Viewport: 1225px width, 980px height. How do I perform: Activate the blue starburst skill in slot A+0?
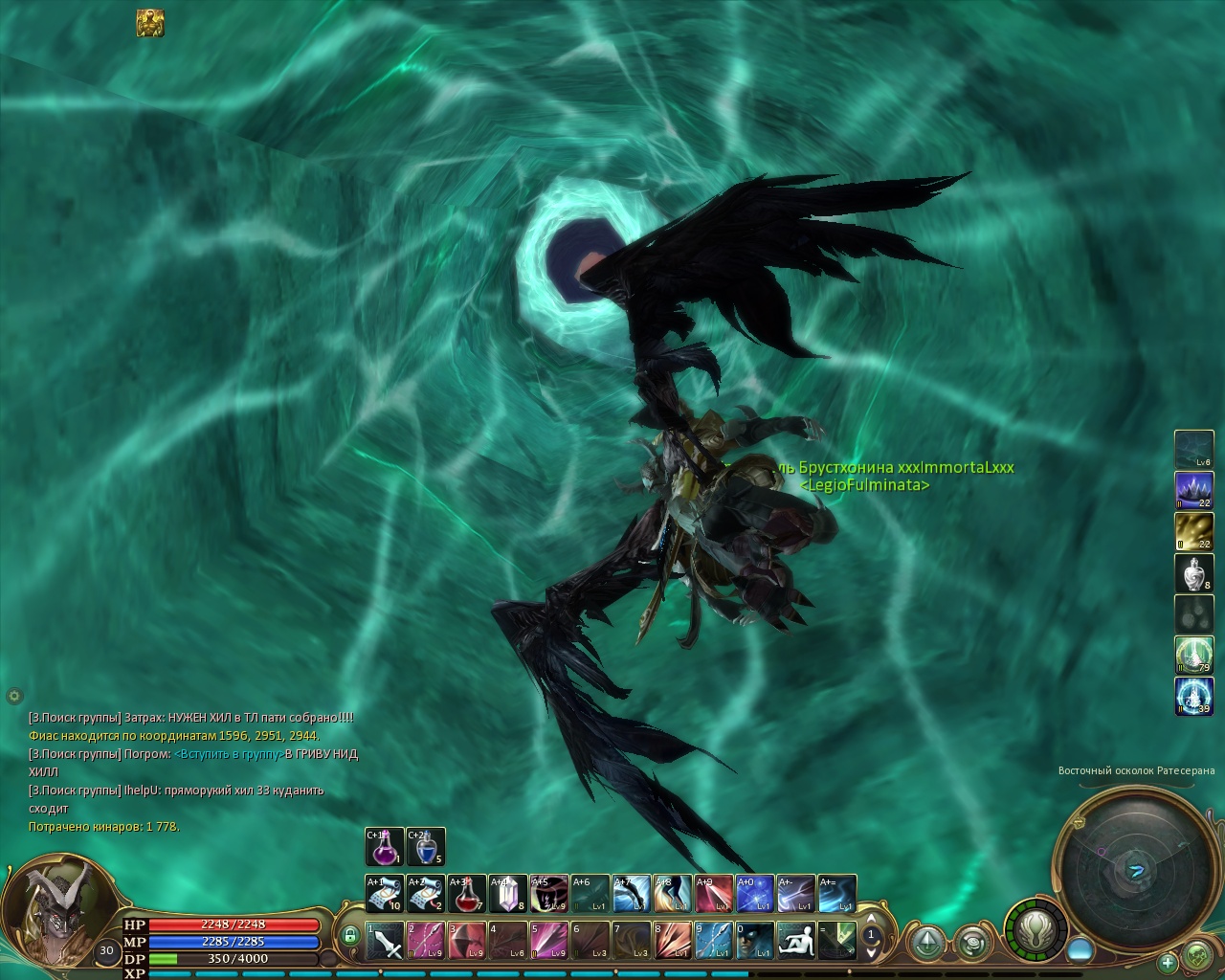(x=755, y=894)
